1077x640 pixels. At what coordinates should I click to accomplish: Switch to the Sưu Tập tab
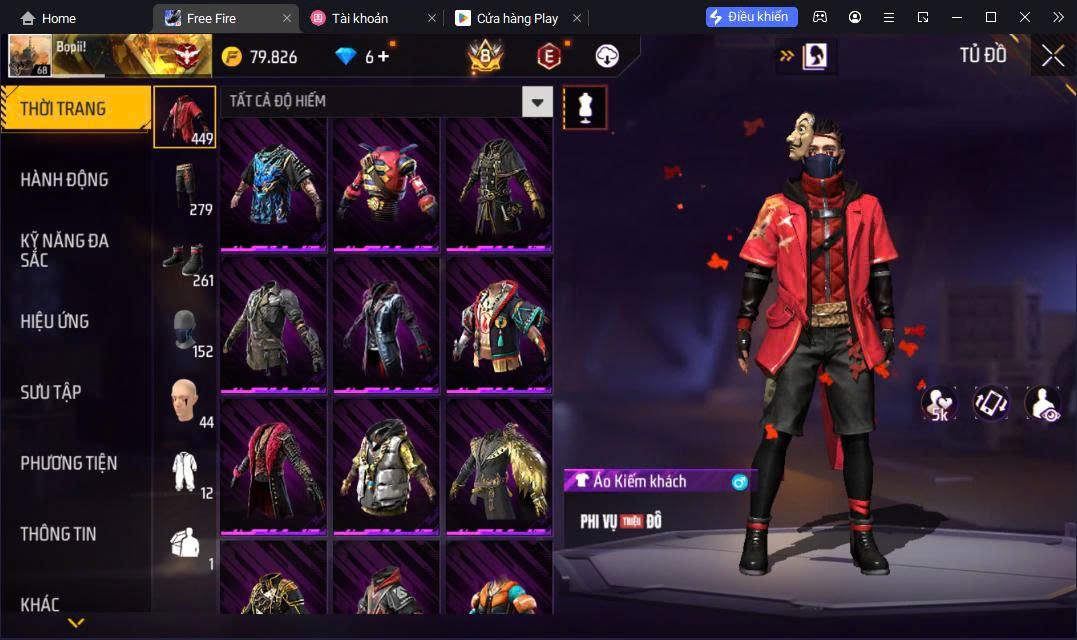(x=51, y=392)
